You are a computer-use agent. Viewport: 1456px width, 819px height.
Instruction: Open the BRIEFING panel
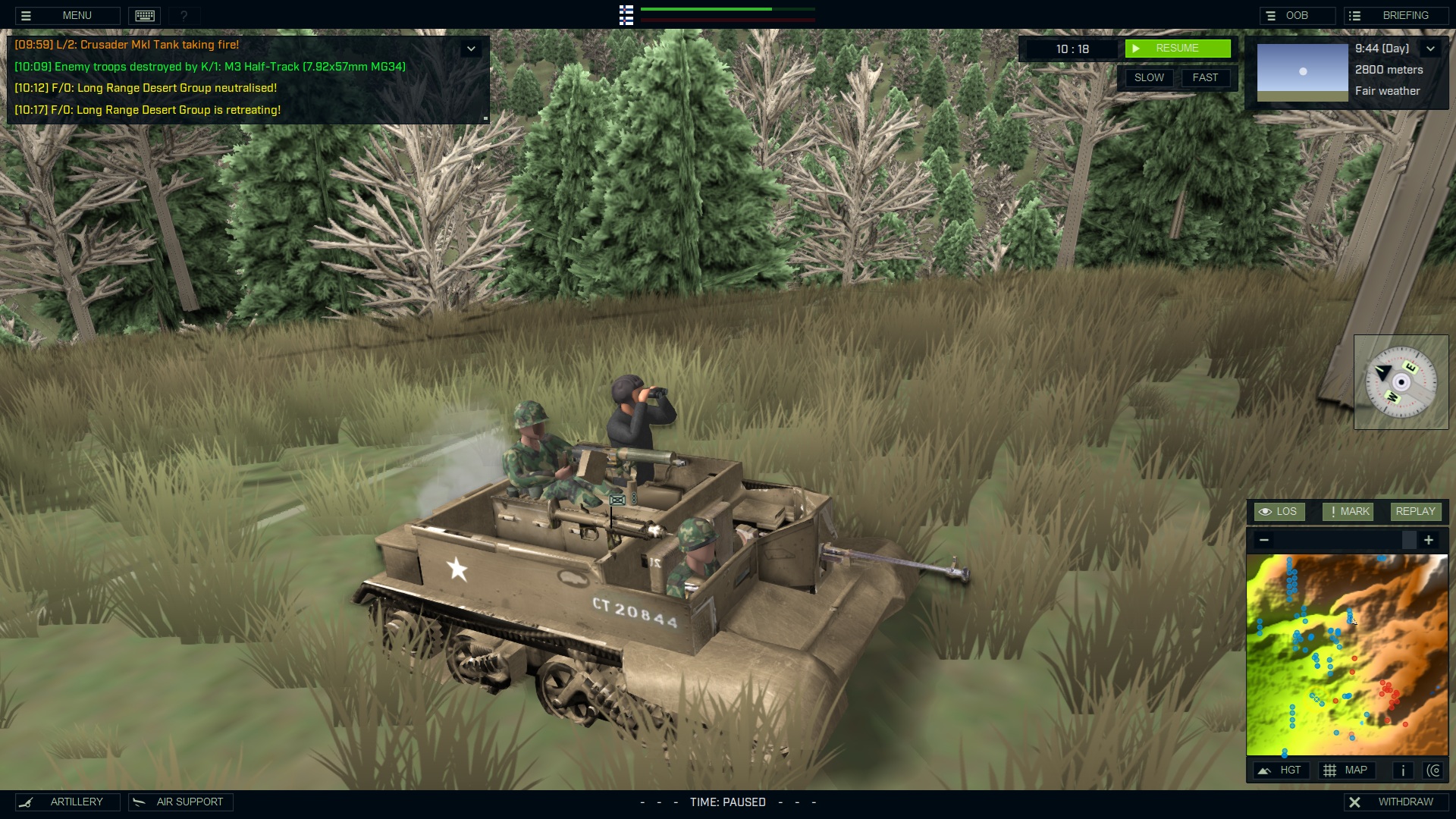click(1407, 14)
